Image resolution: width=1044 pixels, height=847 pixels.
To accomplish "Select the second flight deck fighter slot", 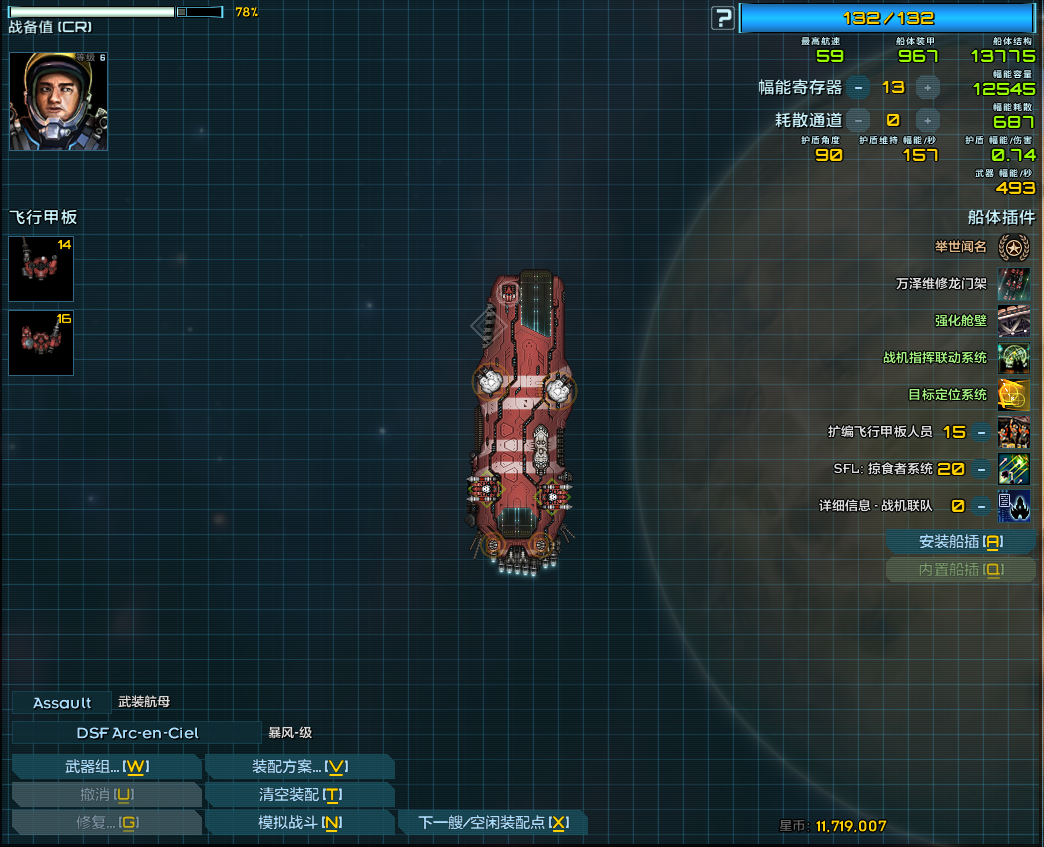I will [41, 343].
